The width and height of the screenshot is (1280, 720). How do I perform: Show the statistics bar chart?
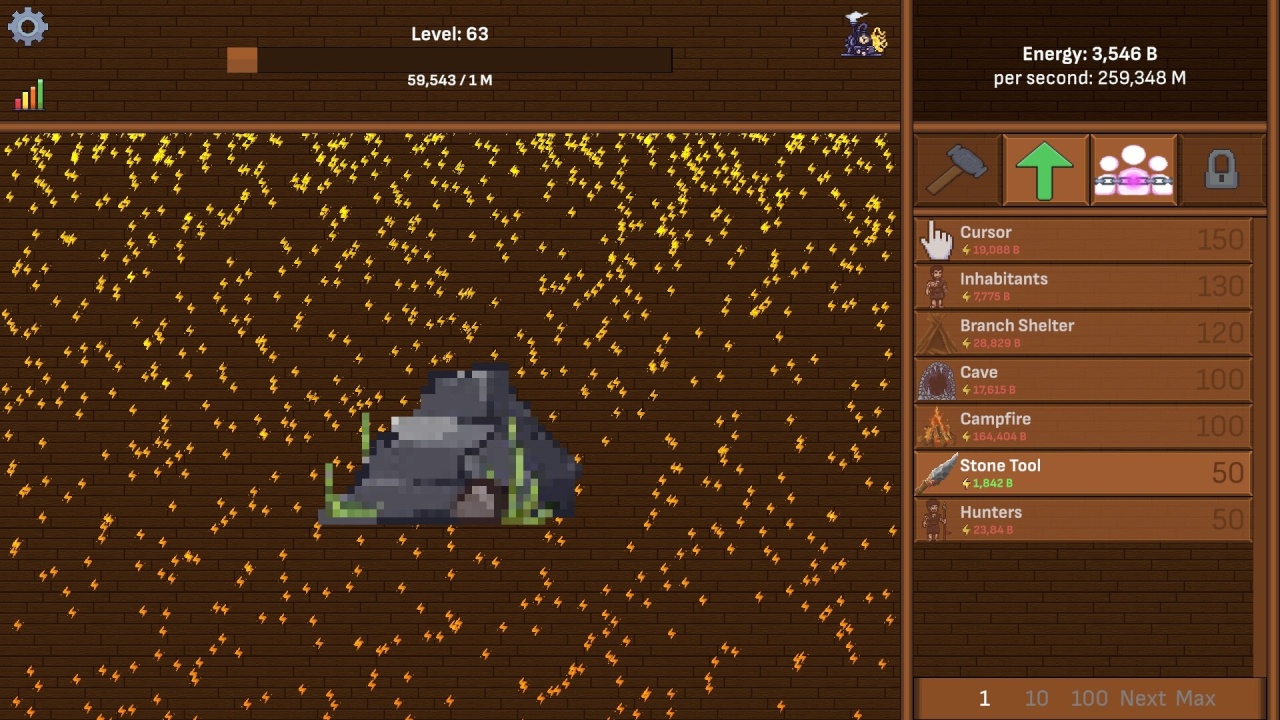click(x=29, y=95)
